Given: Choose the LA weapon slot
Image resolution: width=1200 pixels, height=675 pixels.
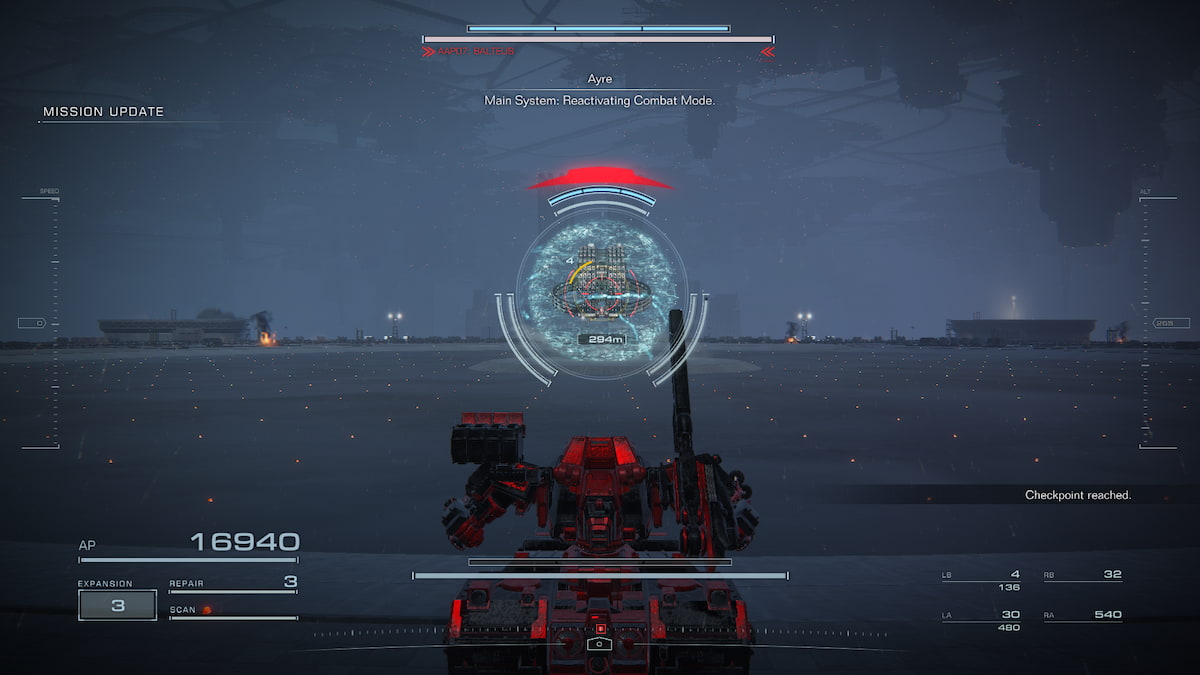Looking at the screenshot, I should pyautogui.click(x=981, y=616).
